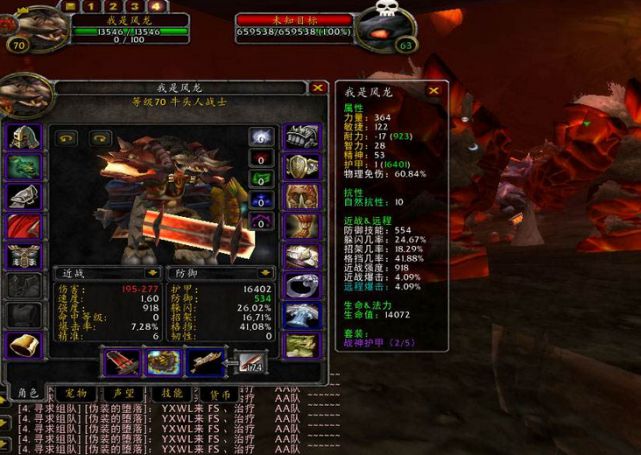The height and width of the screenshot is (455, 641).
Task: Close the character stats side panel
Action: click(434, 90)
